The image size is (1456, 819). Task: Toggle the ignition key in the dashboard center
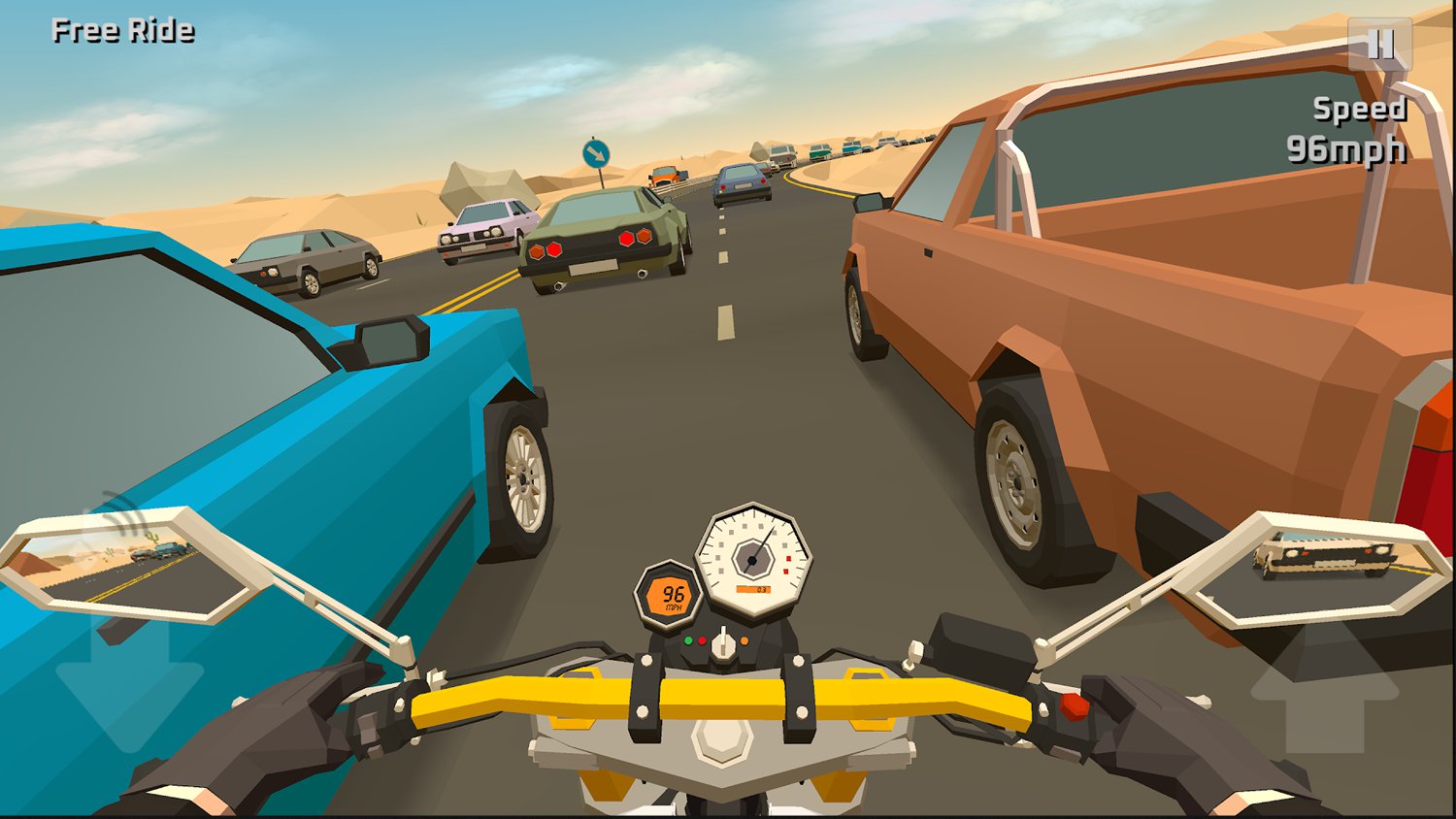click(722, 640)
